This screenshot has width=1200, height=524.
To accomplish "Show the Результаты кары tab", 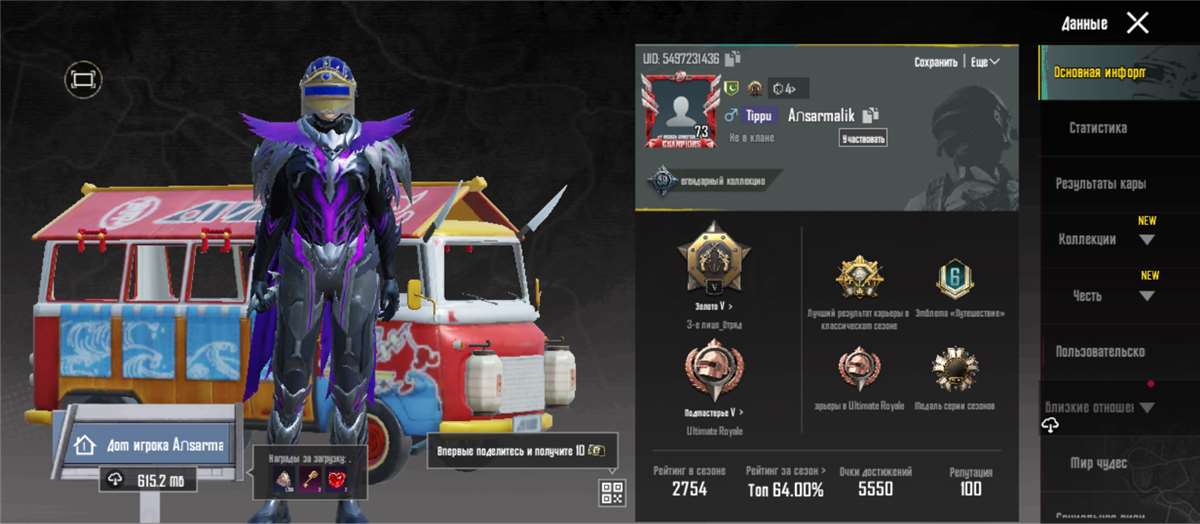I will coord(1100,184).
